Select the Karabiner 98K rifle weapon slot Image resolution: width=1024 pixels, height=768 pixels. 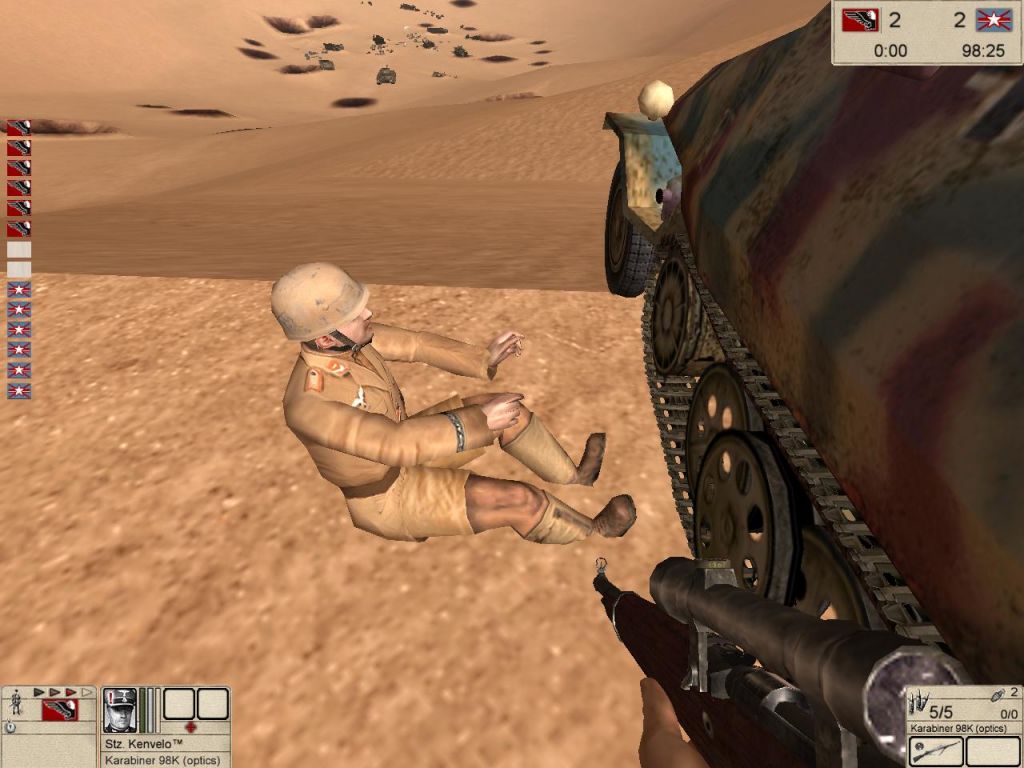pyautogui.click(x=936, y=751)
